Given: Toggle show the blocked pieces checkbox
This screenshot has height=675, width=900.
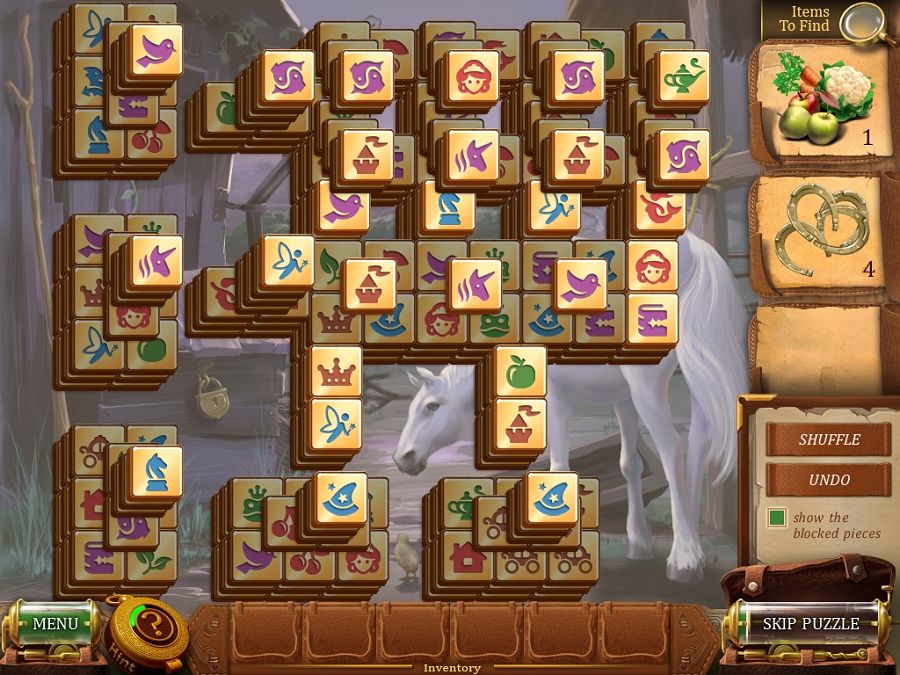Looking at the screenshot, I should (x=777, y=518).
